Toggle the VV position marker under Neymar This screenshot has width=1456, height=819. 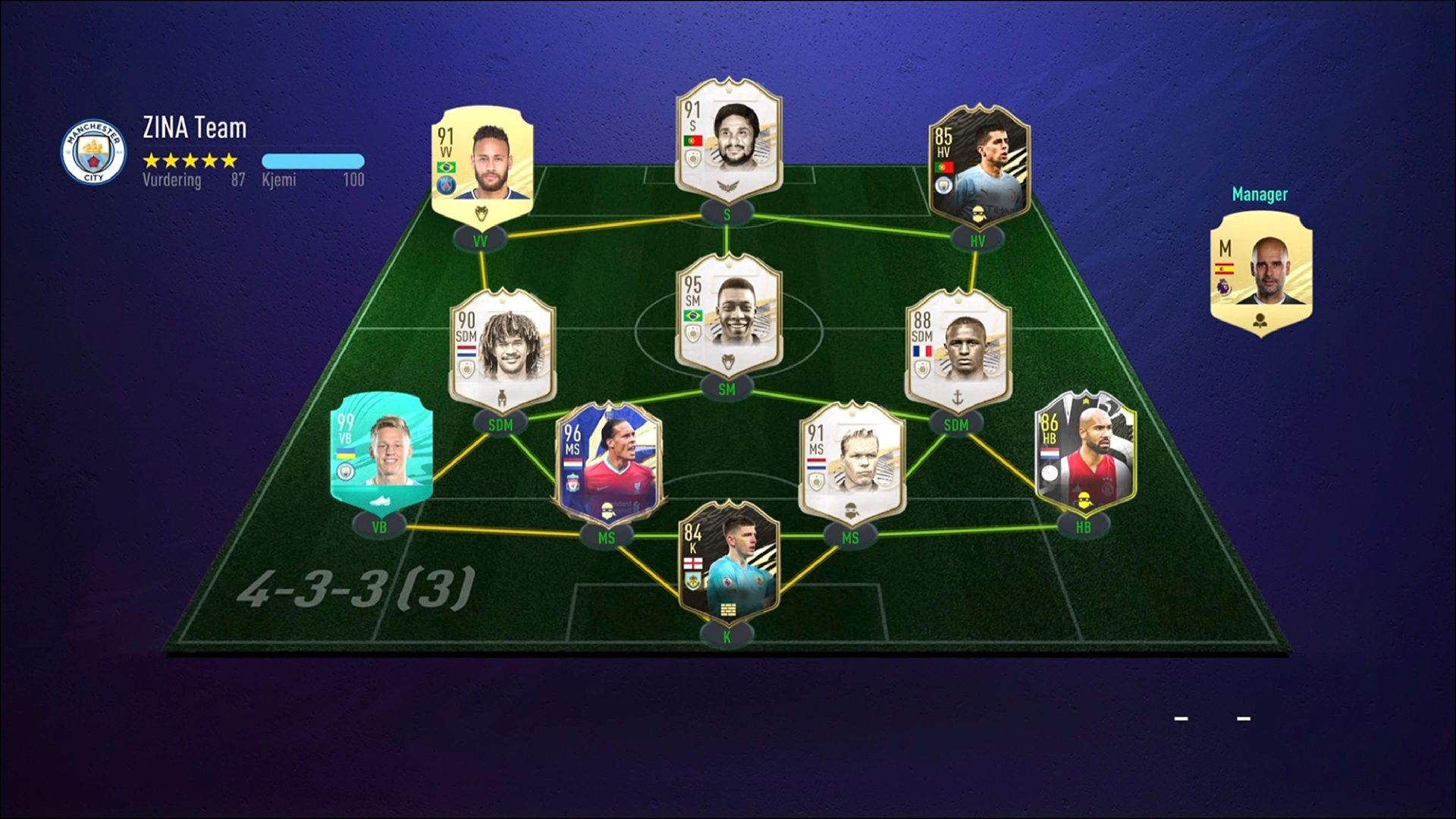point(479,237)
